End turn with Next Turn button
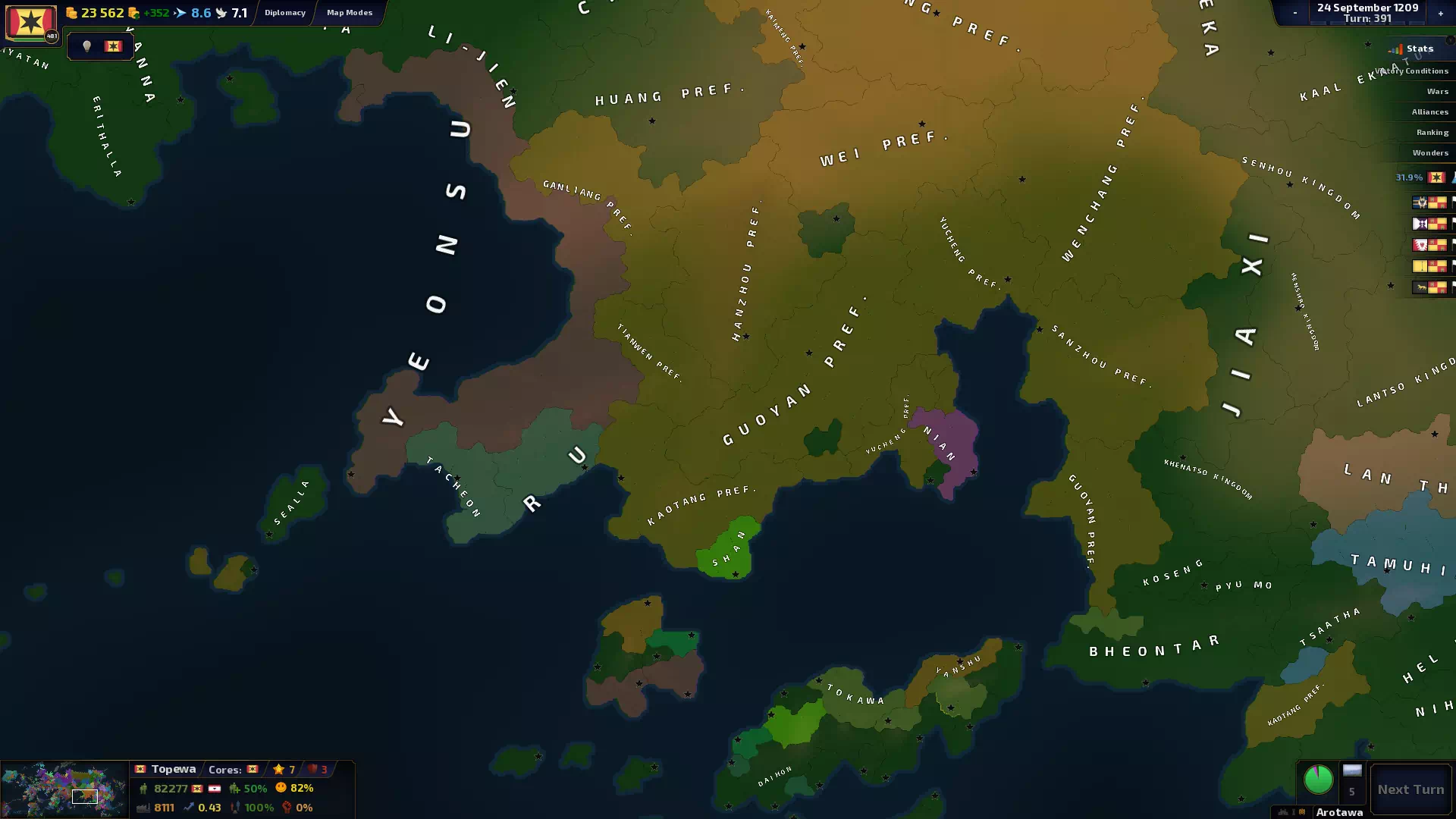 [x=1410, y=789]
